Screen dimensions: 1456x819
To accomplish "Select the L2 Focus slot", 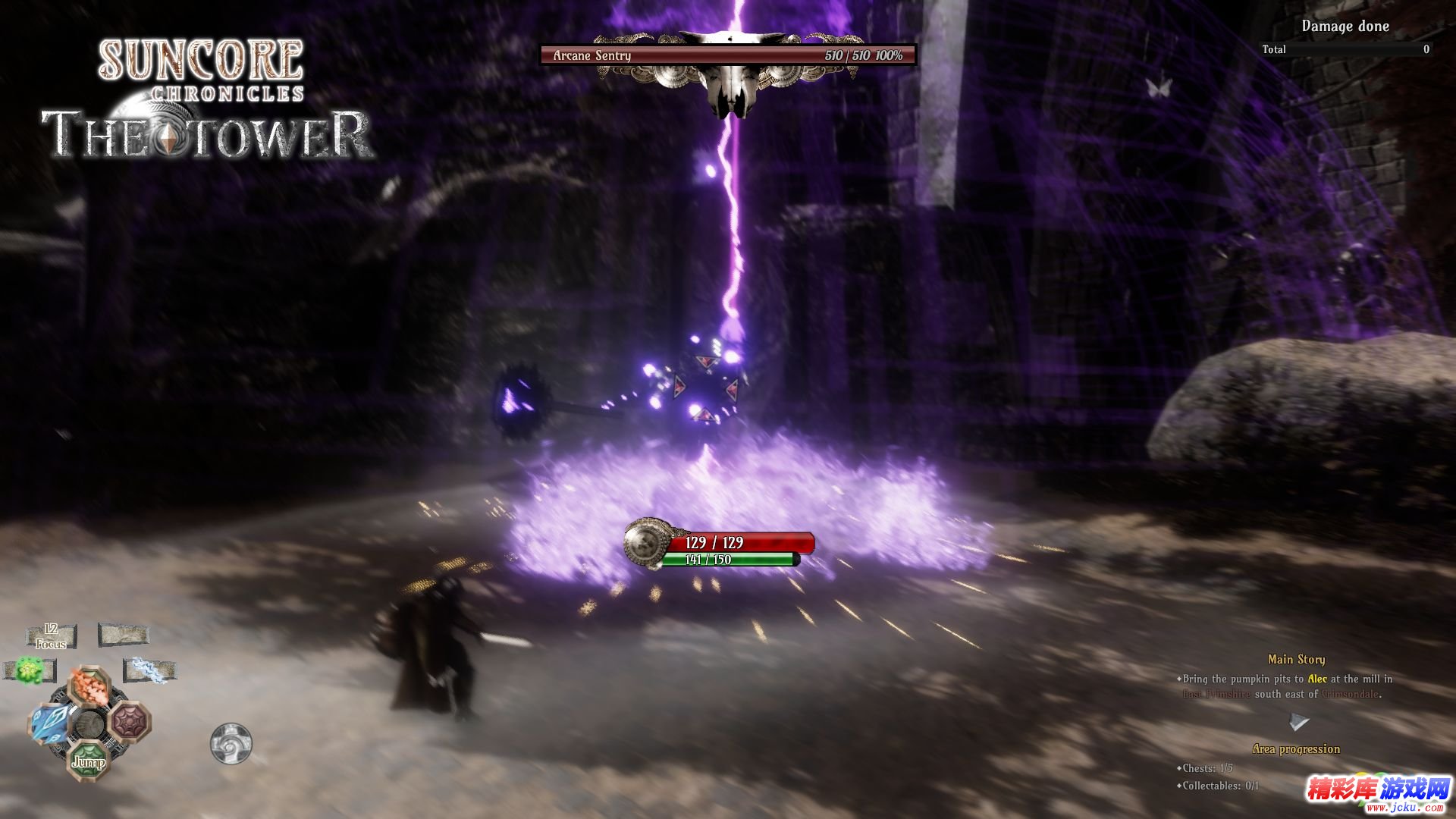I will click(51, 636).
